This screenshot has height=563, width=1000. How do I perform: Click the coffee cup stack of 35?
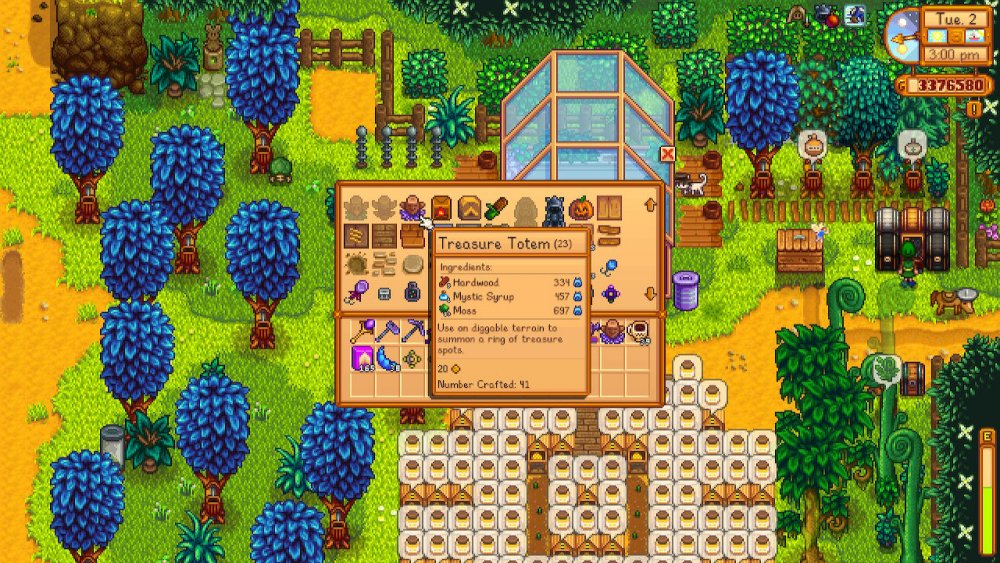(638, 331)
